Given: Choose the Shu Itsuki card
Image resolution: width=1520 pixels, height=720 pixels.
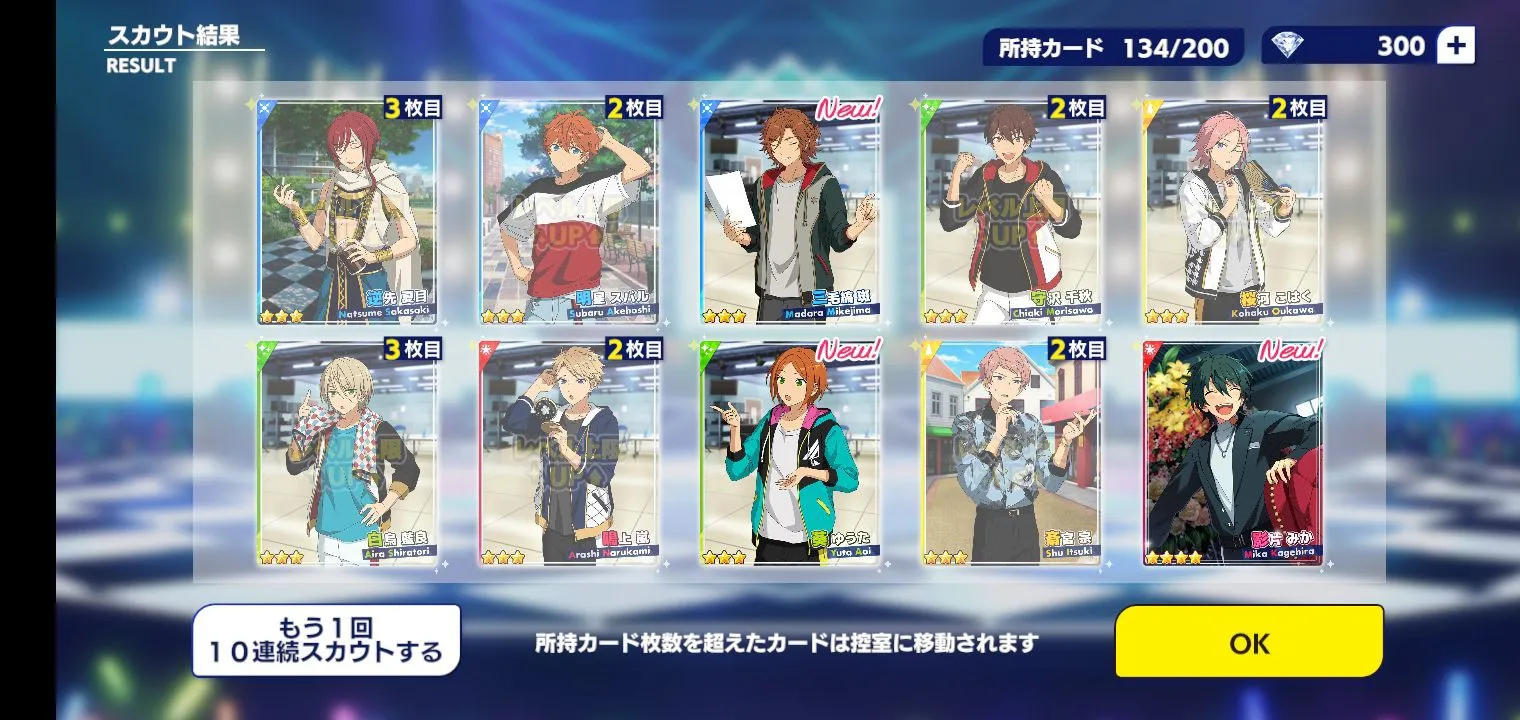Looking at the screenshot, I should point(1011,454).
